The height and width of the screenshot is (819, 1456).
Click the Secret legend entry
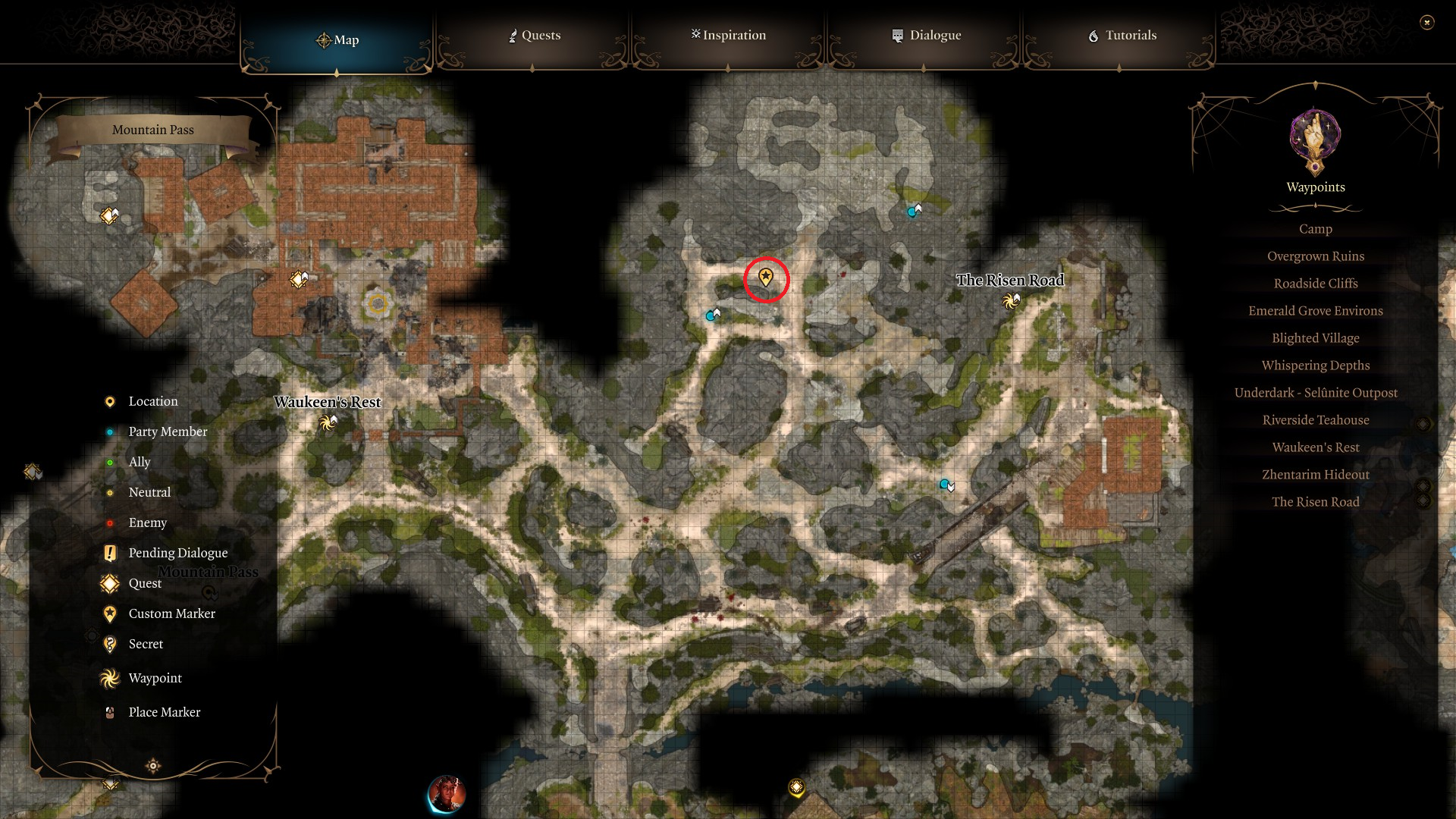pos(144,644)
